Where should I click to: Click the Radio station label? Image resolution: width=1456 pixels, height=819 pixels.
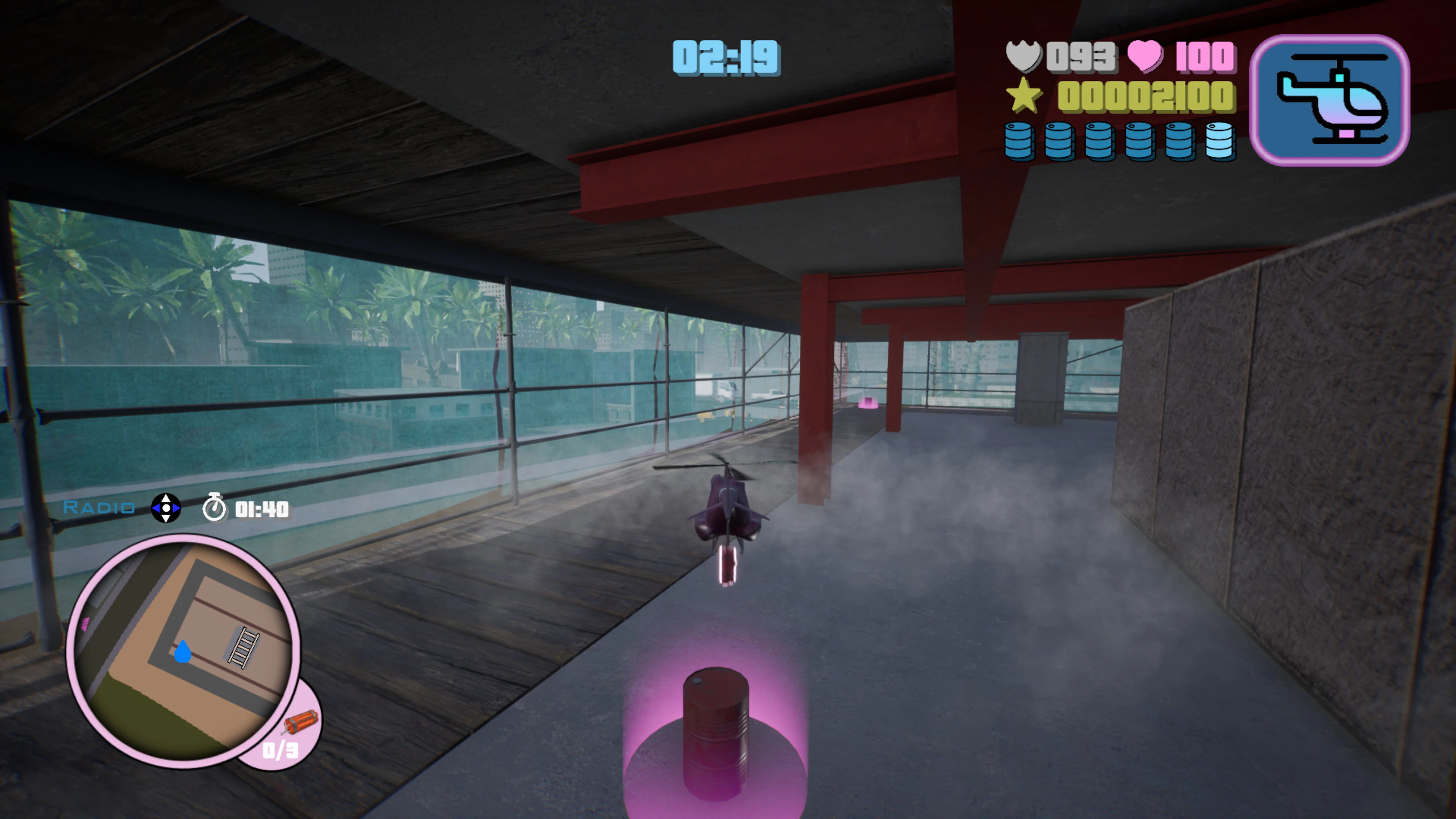pyautogui.click(x=99, y=508)
